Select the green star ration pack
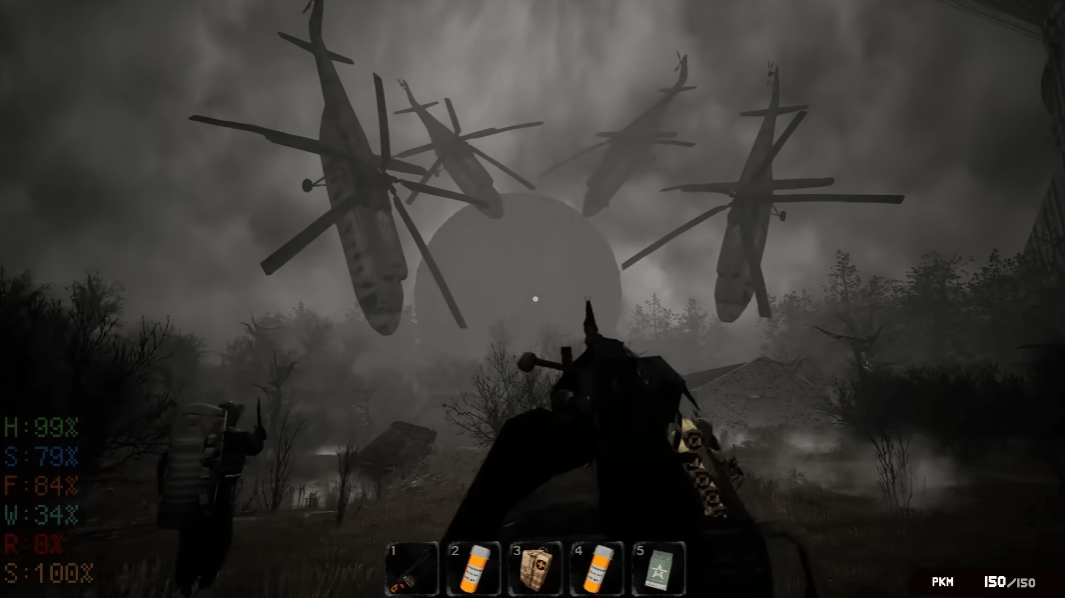1065x598 pixels. tap(659, 569)
